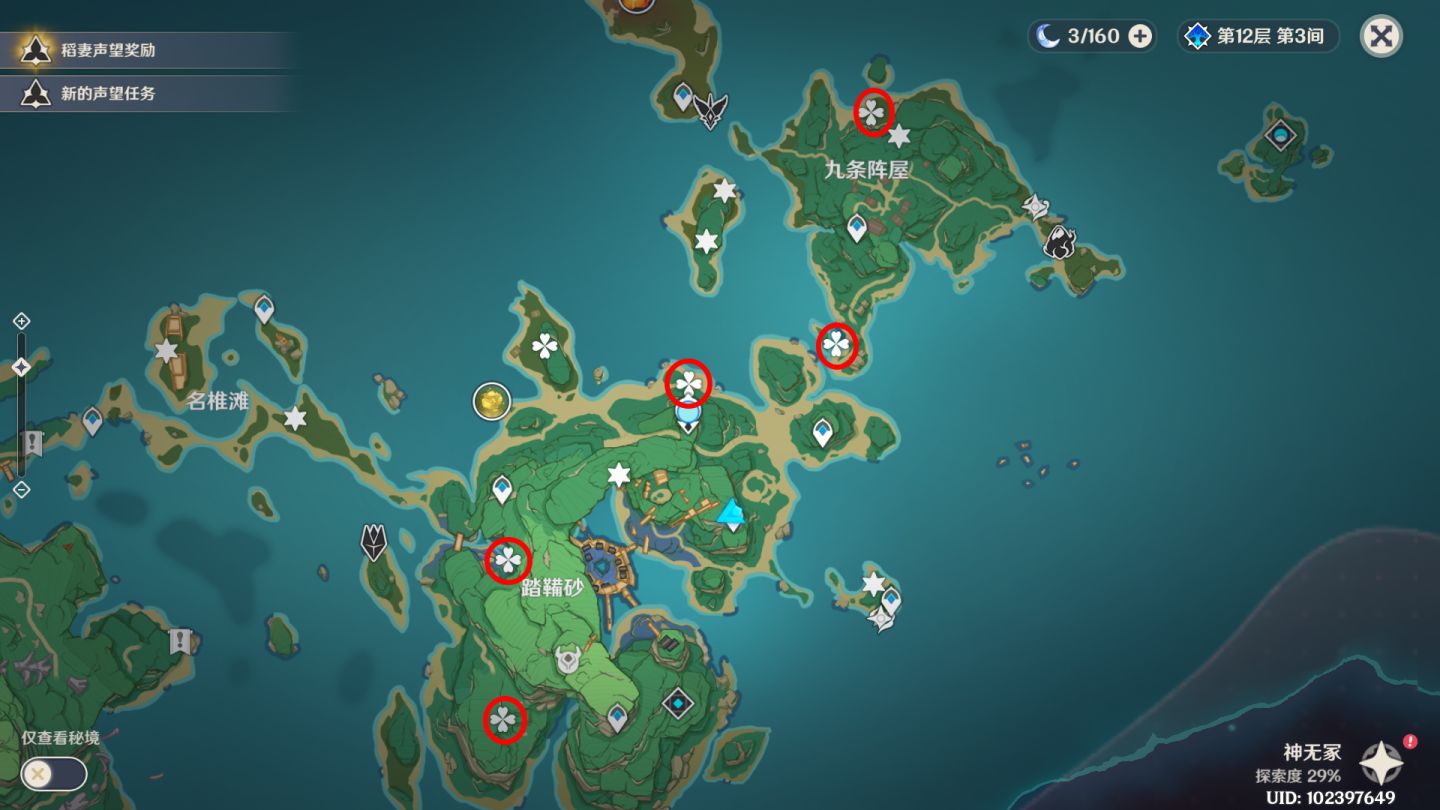
Task: Open the 第12层 第3间 Spiral Abyss indicator
Action: [x=1257, y=37]
